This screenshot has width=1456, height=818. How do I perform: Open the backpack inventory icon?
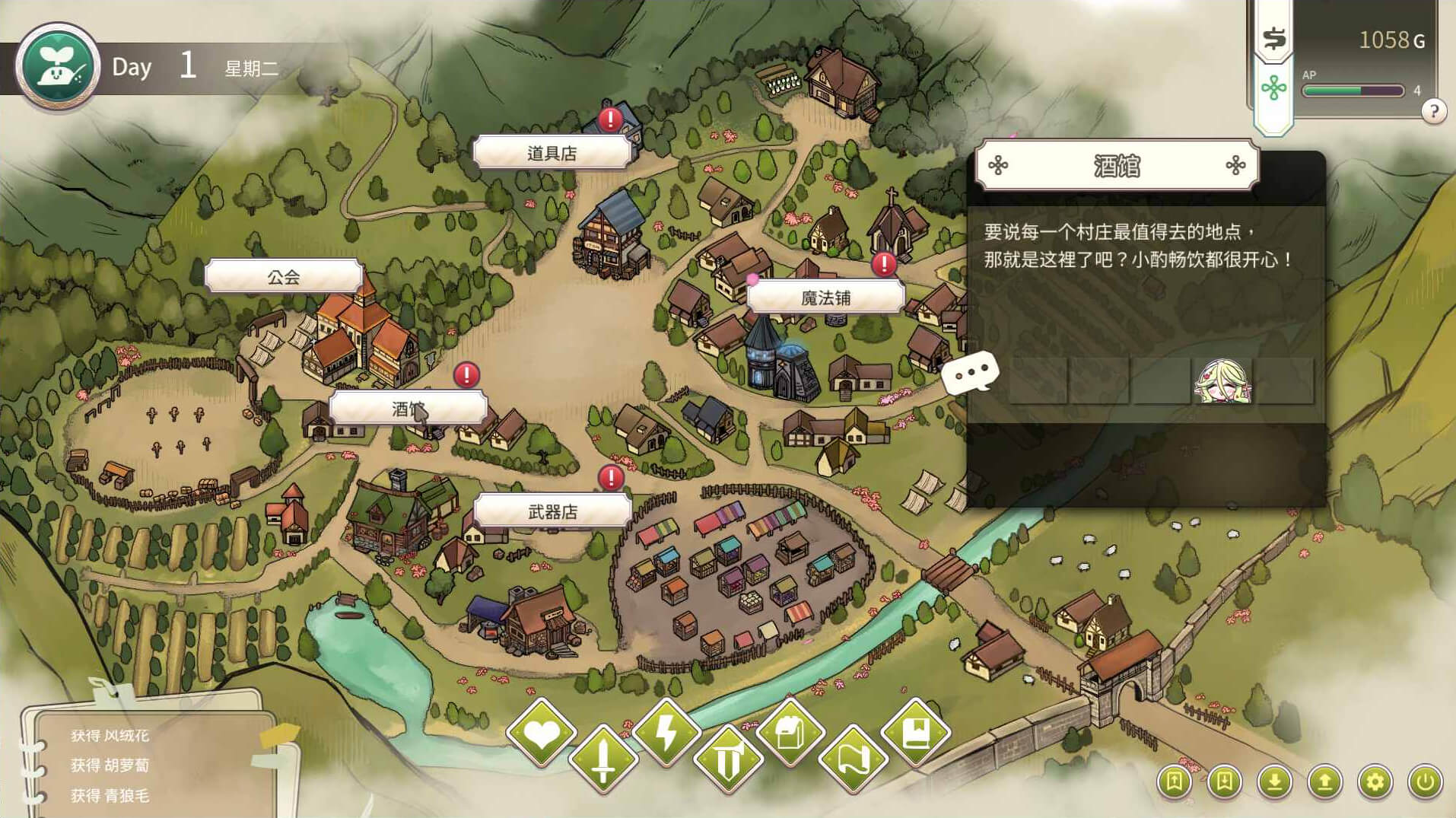(790, 734)
